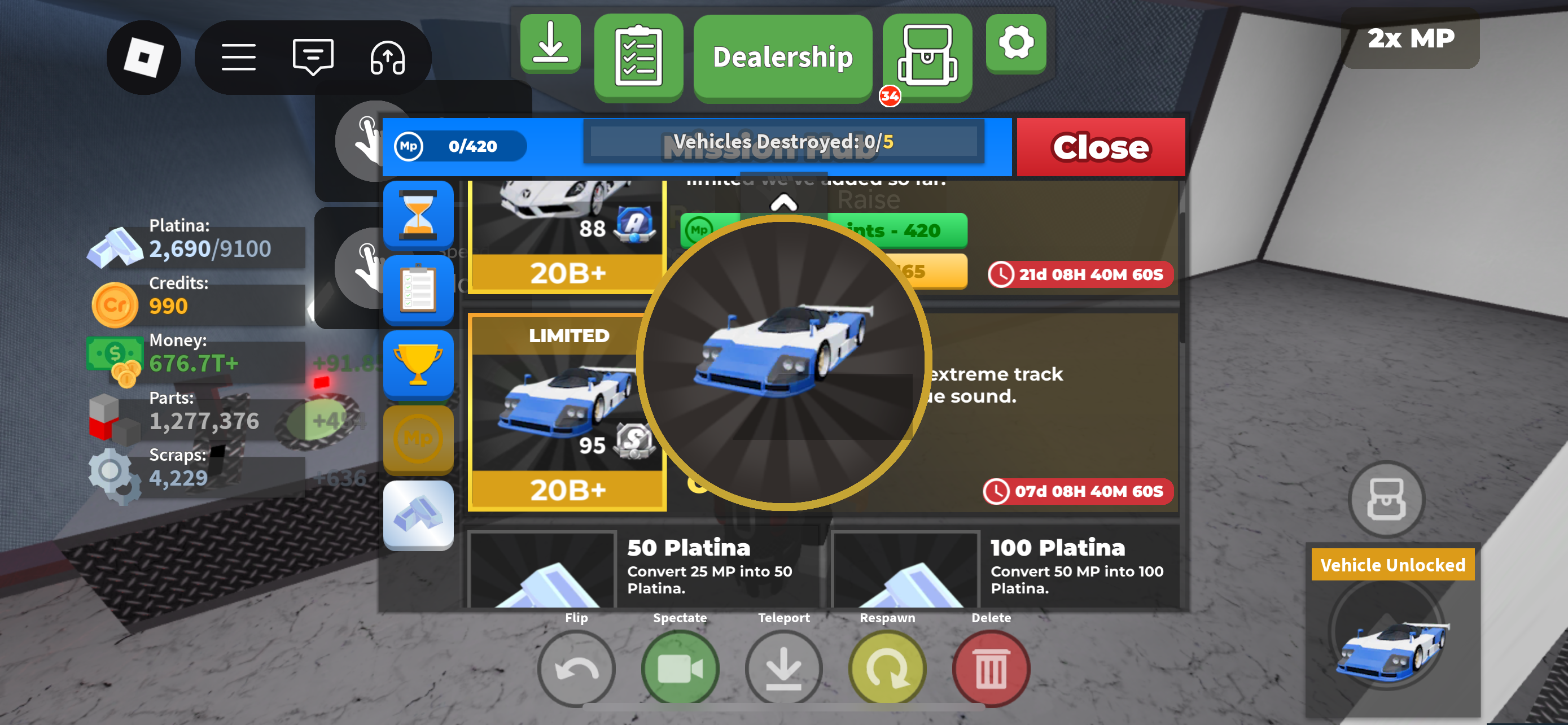Choose the 50 Platina conversion offer
This screenshot has width=1568, height=725.
click(x=642, y=569)
